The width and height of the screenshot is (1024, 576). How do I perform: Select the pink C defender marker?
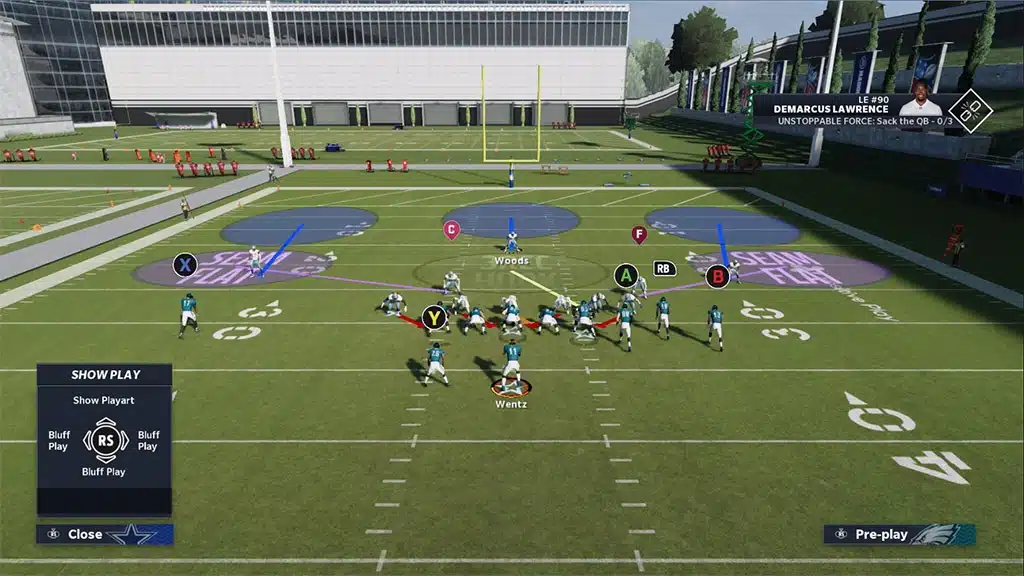coord(451,230)
